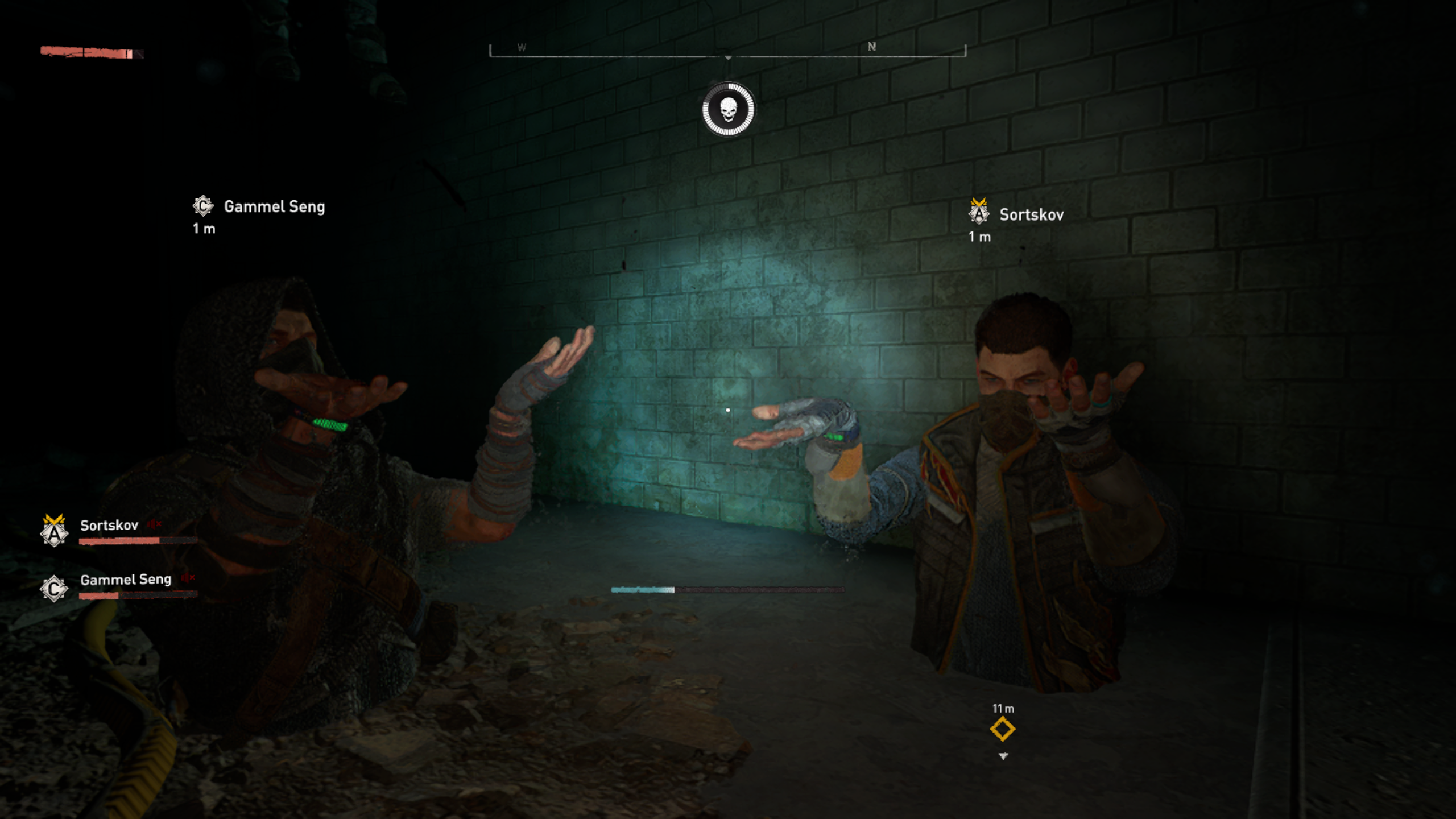Click the yellow diamond objective marker
Screen dimensions: 1456x819
coord(1002,729)
